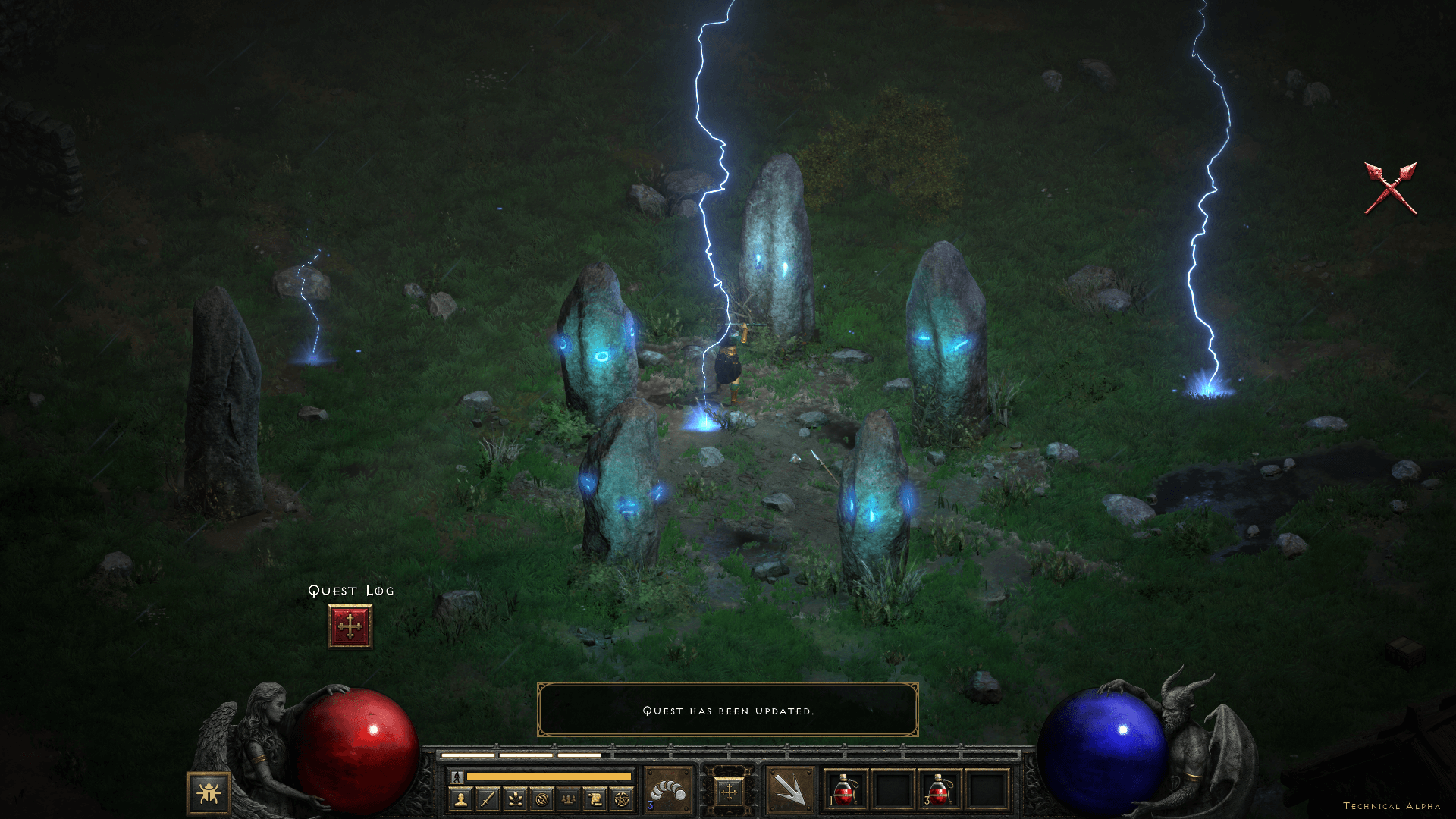Open the inventory sword icon
The image size is (1456, 819).
(488, 799)
